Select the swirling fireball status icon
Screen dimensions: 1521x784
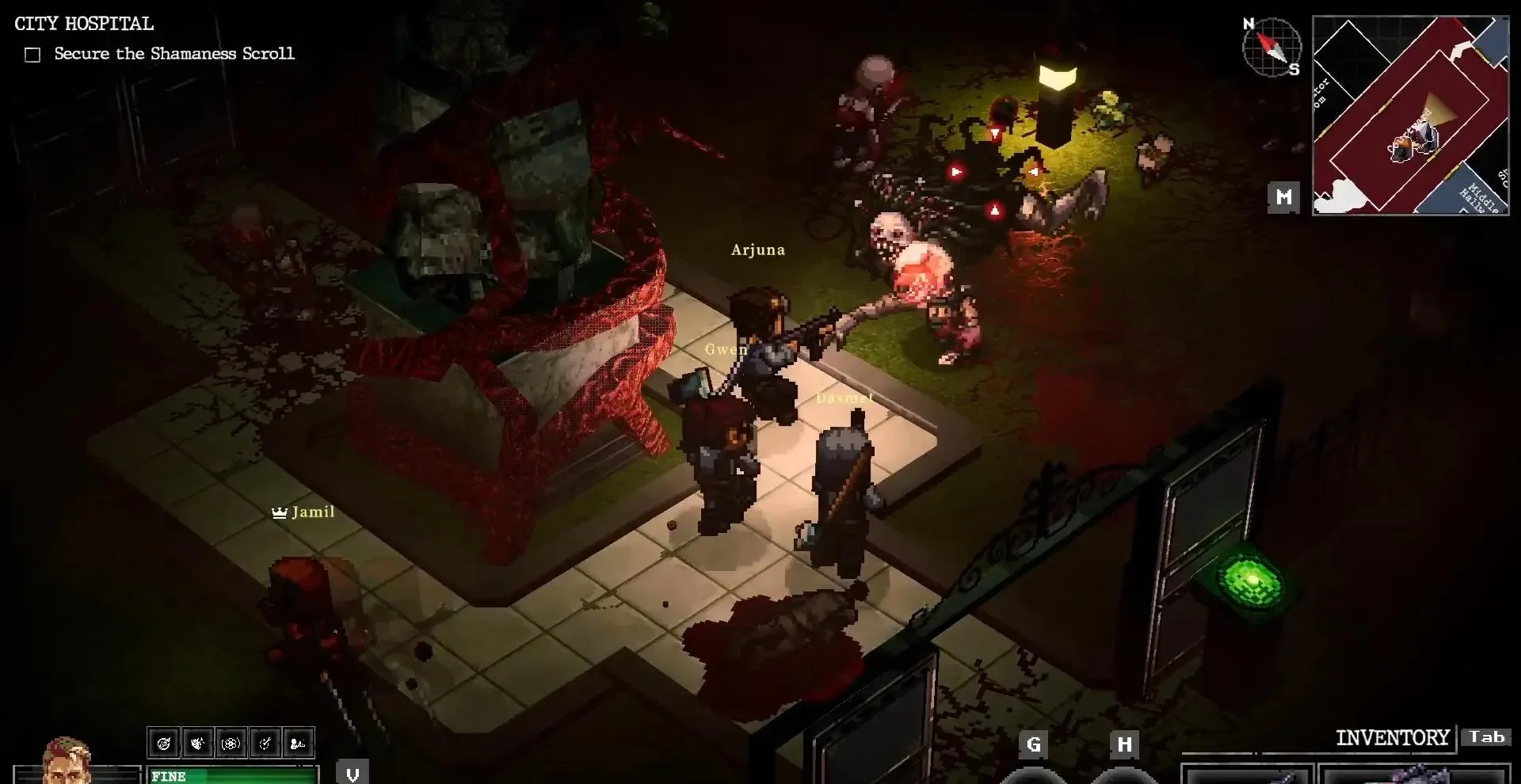point(164,743)
